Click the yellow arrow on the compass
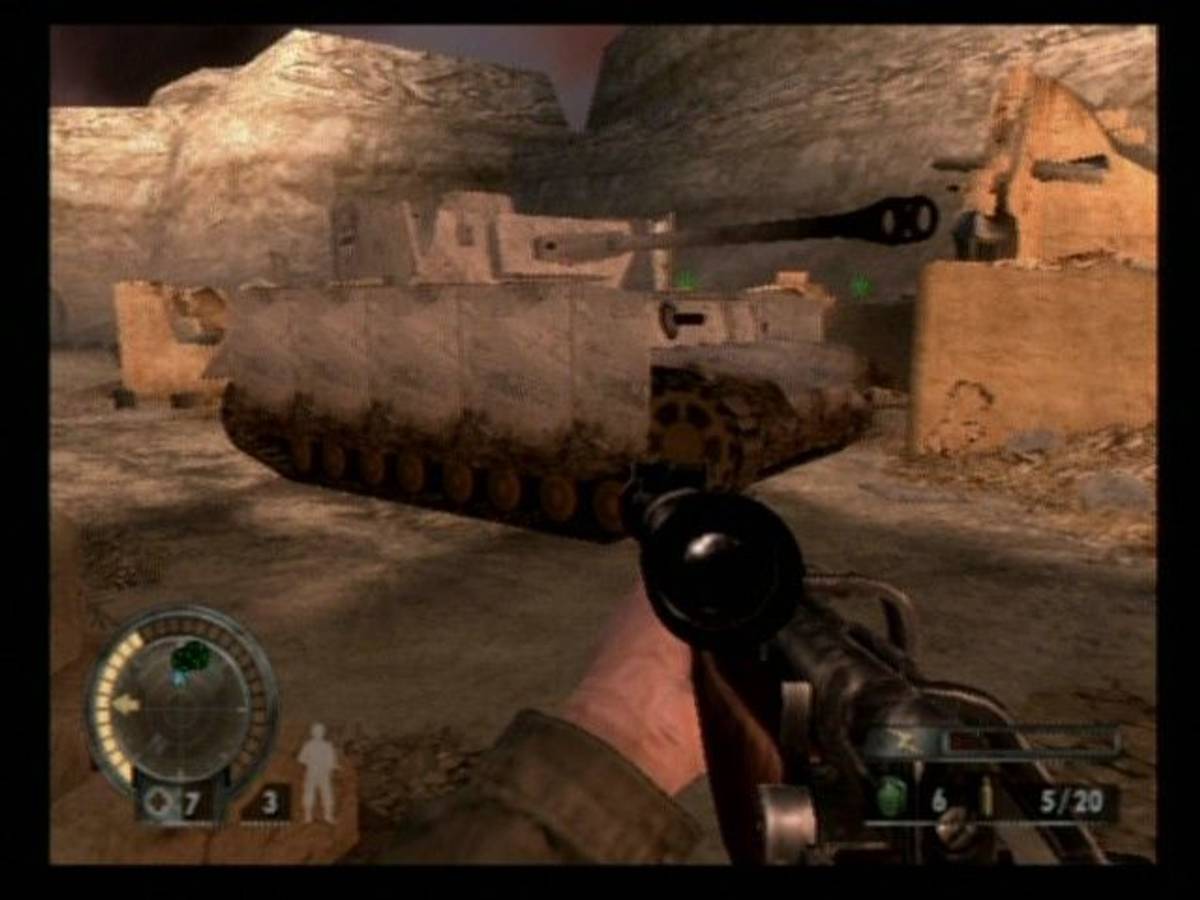 tap(126, 704)
